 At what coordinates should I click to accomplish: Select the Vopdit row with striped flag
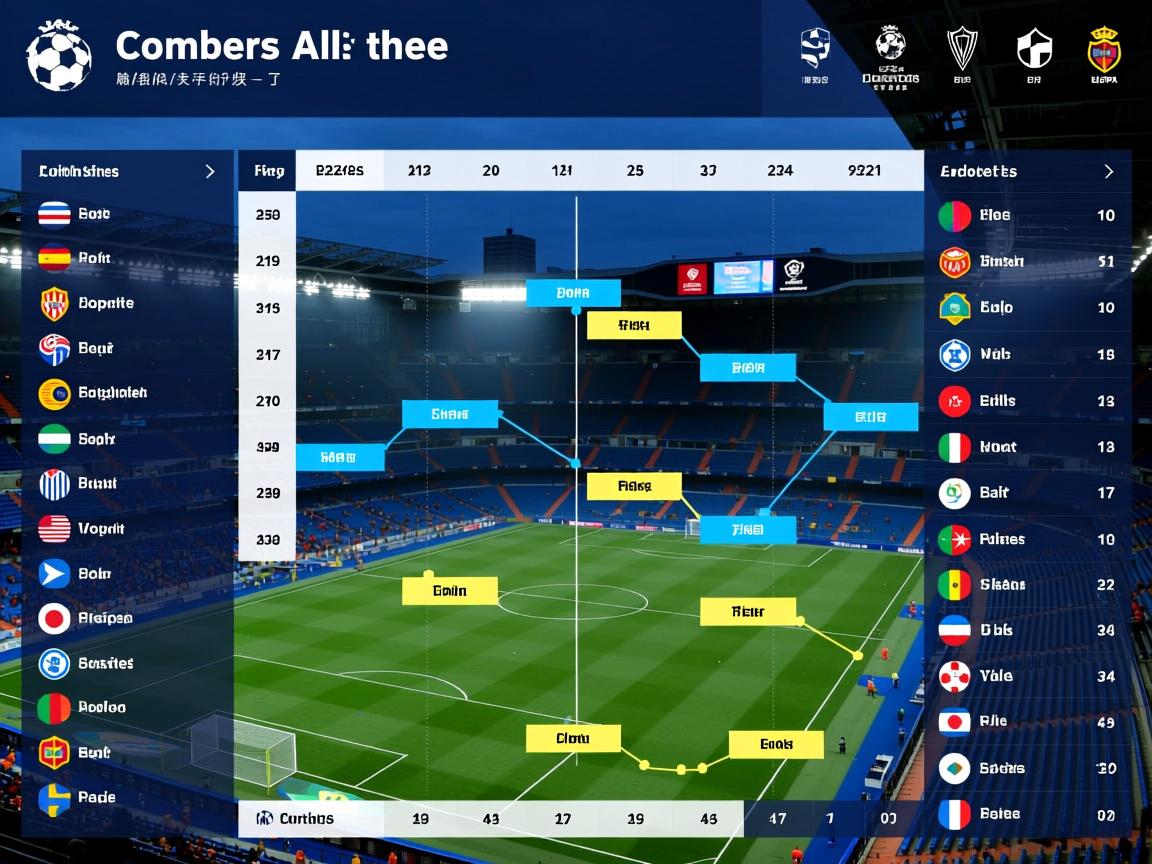coord(100,528)
